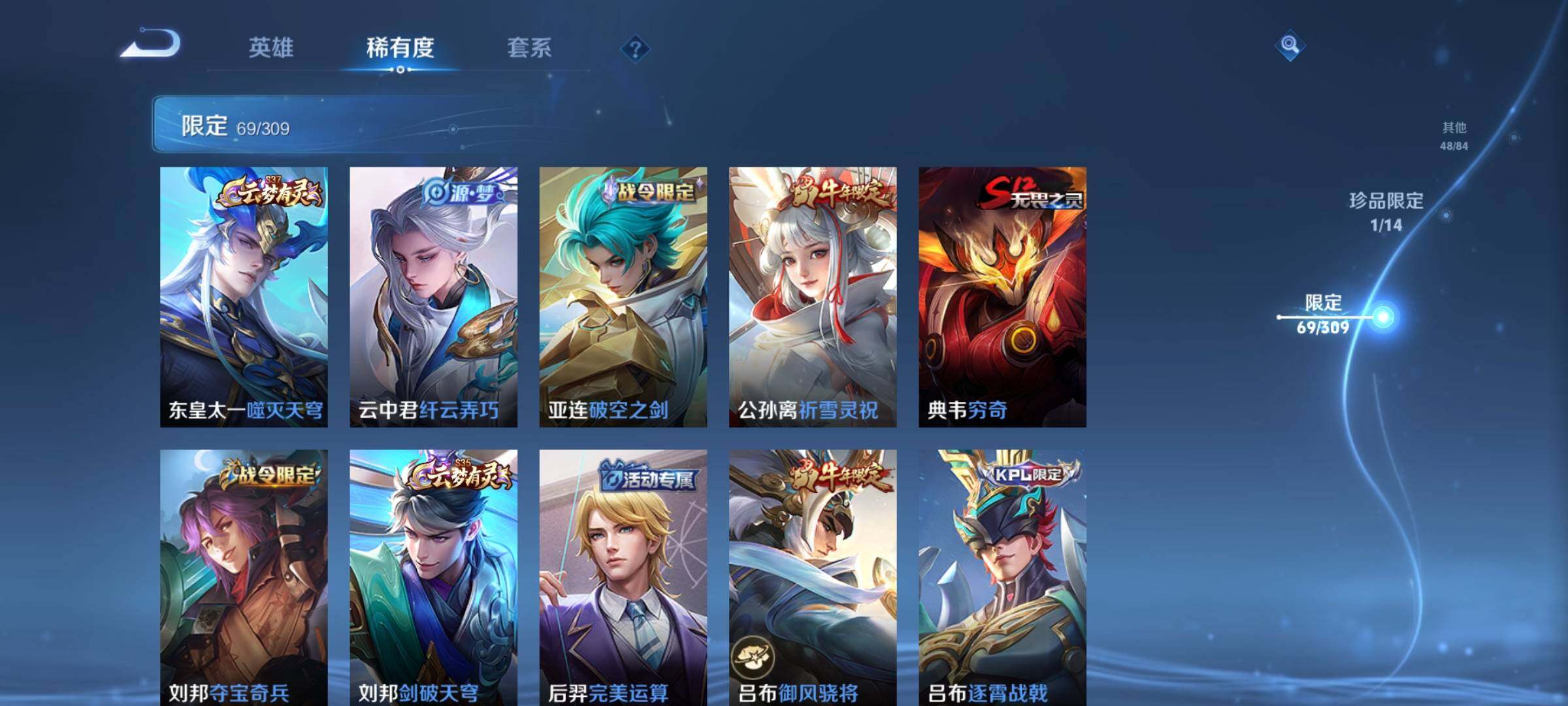View 吕布 御风骁将 skin card
This screenshot has height=706, width=1568.
813,577
